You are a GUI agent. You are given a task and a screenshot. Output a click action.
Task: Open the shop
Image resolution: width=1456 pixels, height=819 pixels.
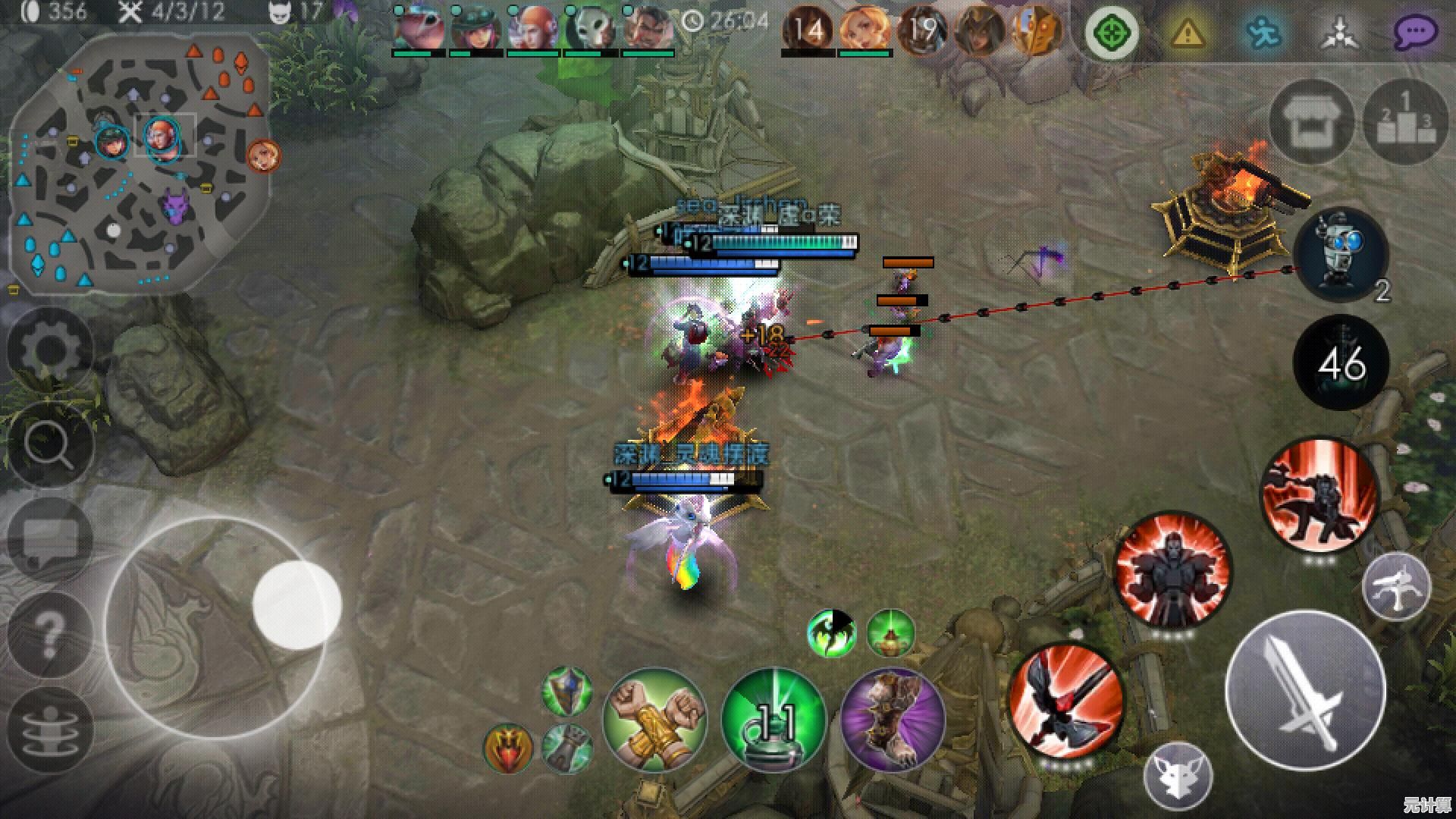pos(1311,123)
